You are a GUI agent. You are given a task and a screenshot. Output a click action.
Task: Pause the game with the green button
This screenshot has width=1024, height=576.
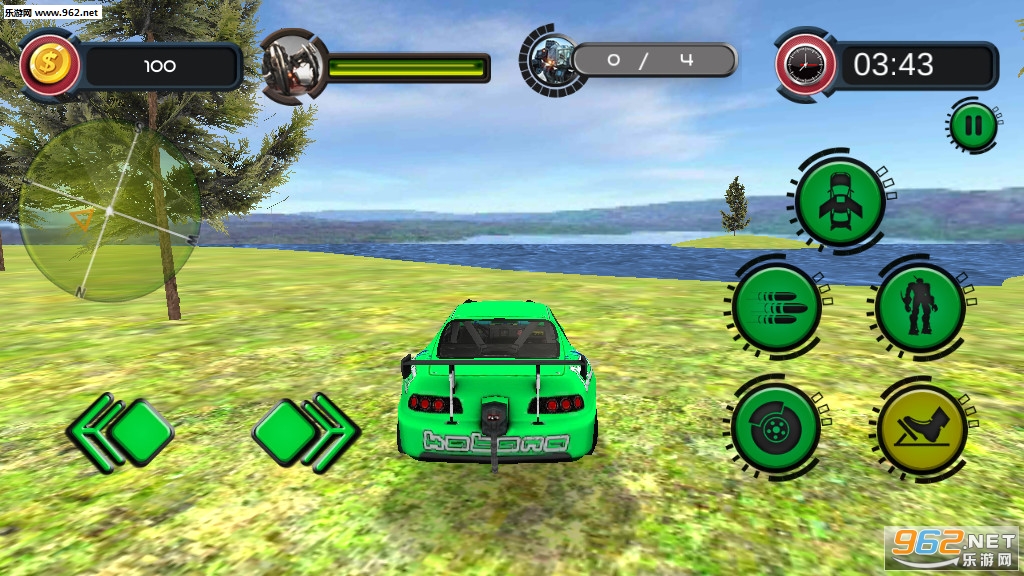972,125
